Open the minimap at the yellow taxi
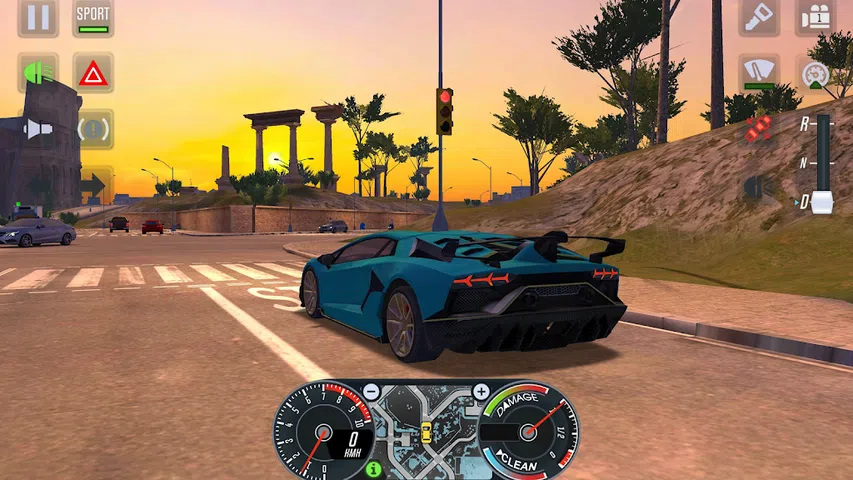Screen dimensions: 853x480 [426, 432]
